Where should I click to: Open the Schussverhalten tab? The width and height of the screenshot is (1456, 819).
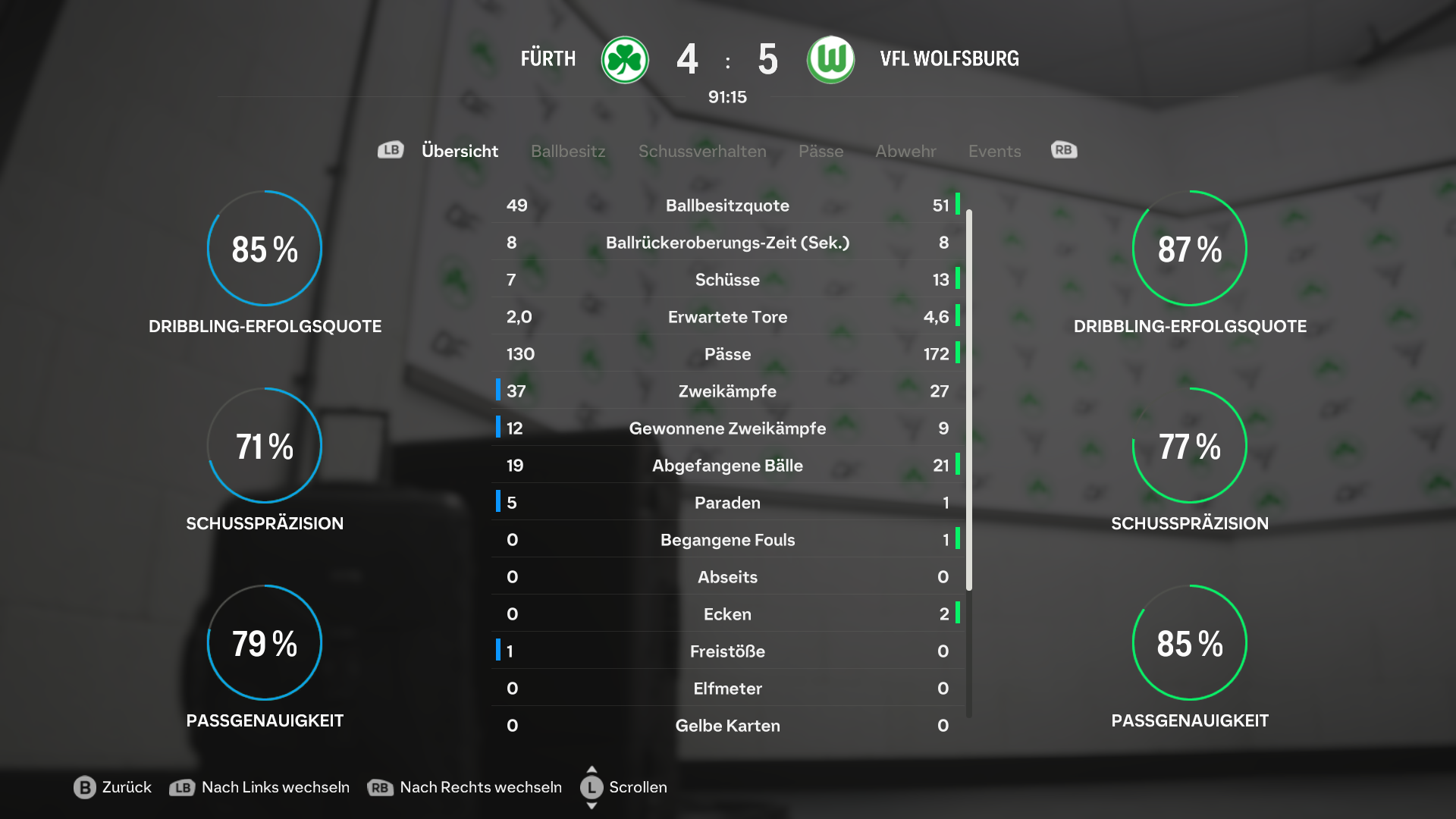702,151
